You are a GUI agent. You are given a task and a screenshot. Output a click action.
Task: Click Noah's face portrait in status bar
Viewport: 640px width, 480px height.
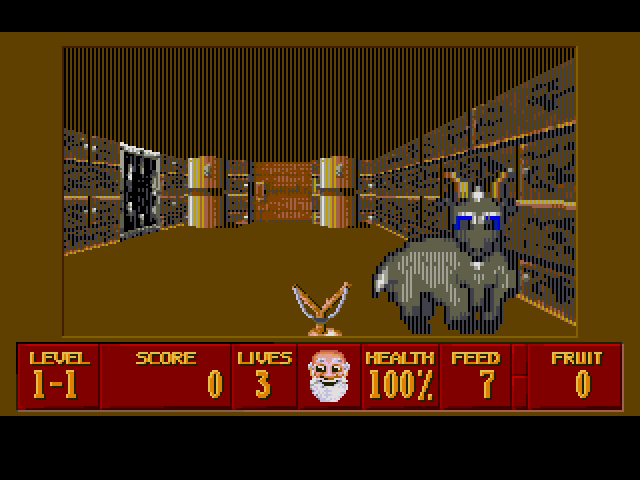tap(329, 375)
